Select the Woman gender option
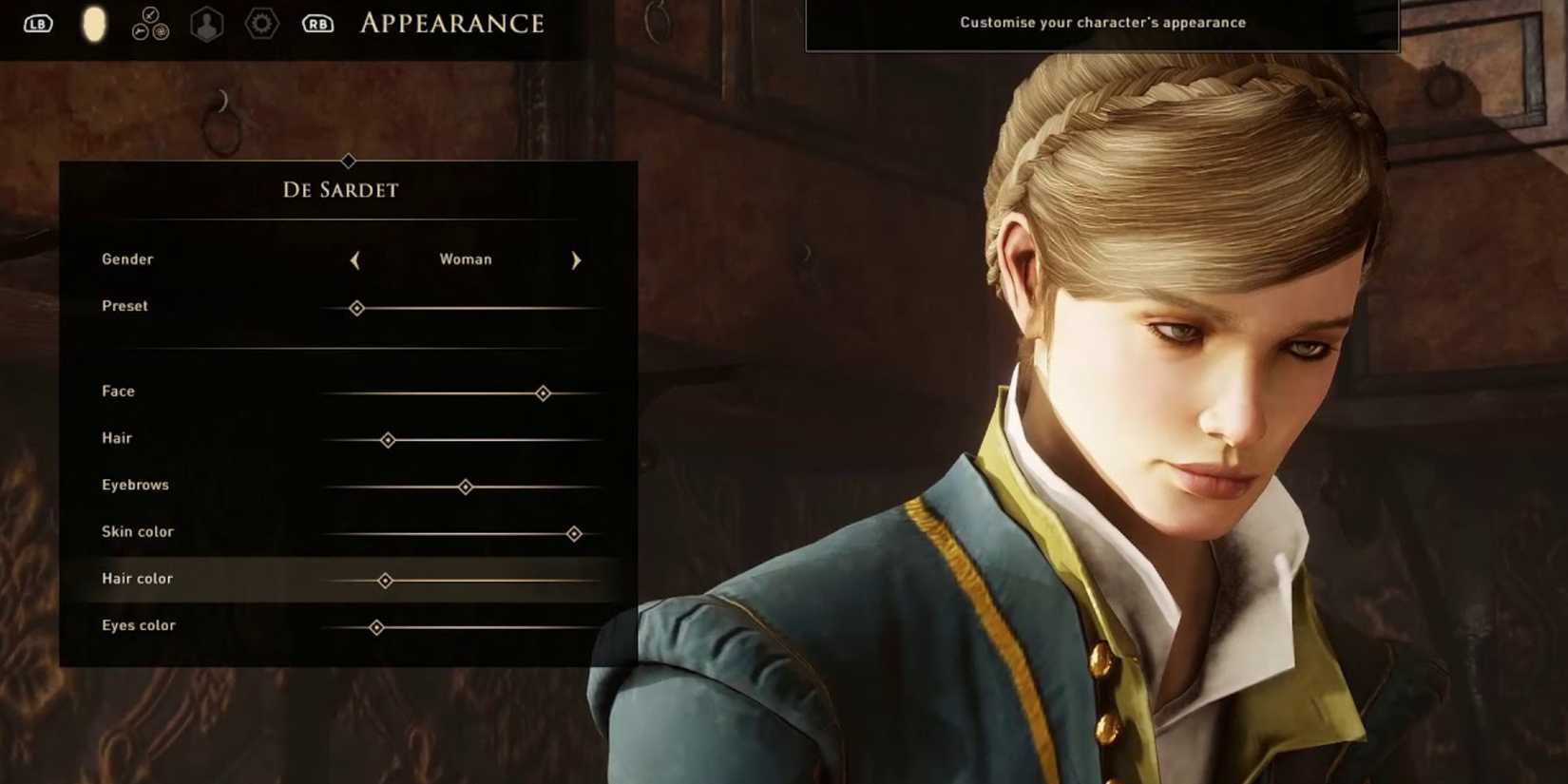The image size is (1568, 784). point(465,258)
